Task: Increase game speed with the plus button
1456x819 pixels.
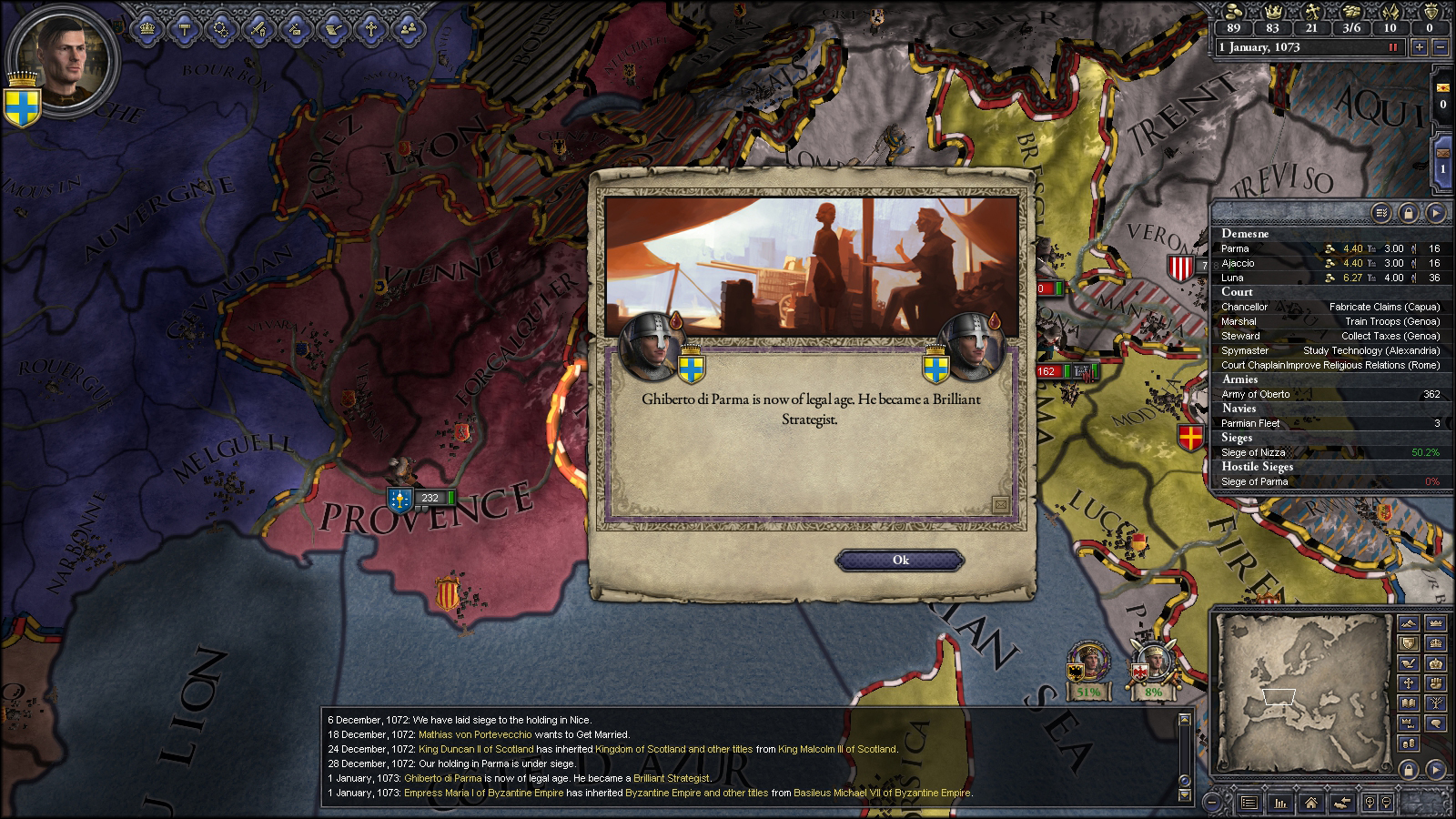Action: click(1420, 47)
